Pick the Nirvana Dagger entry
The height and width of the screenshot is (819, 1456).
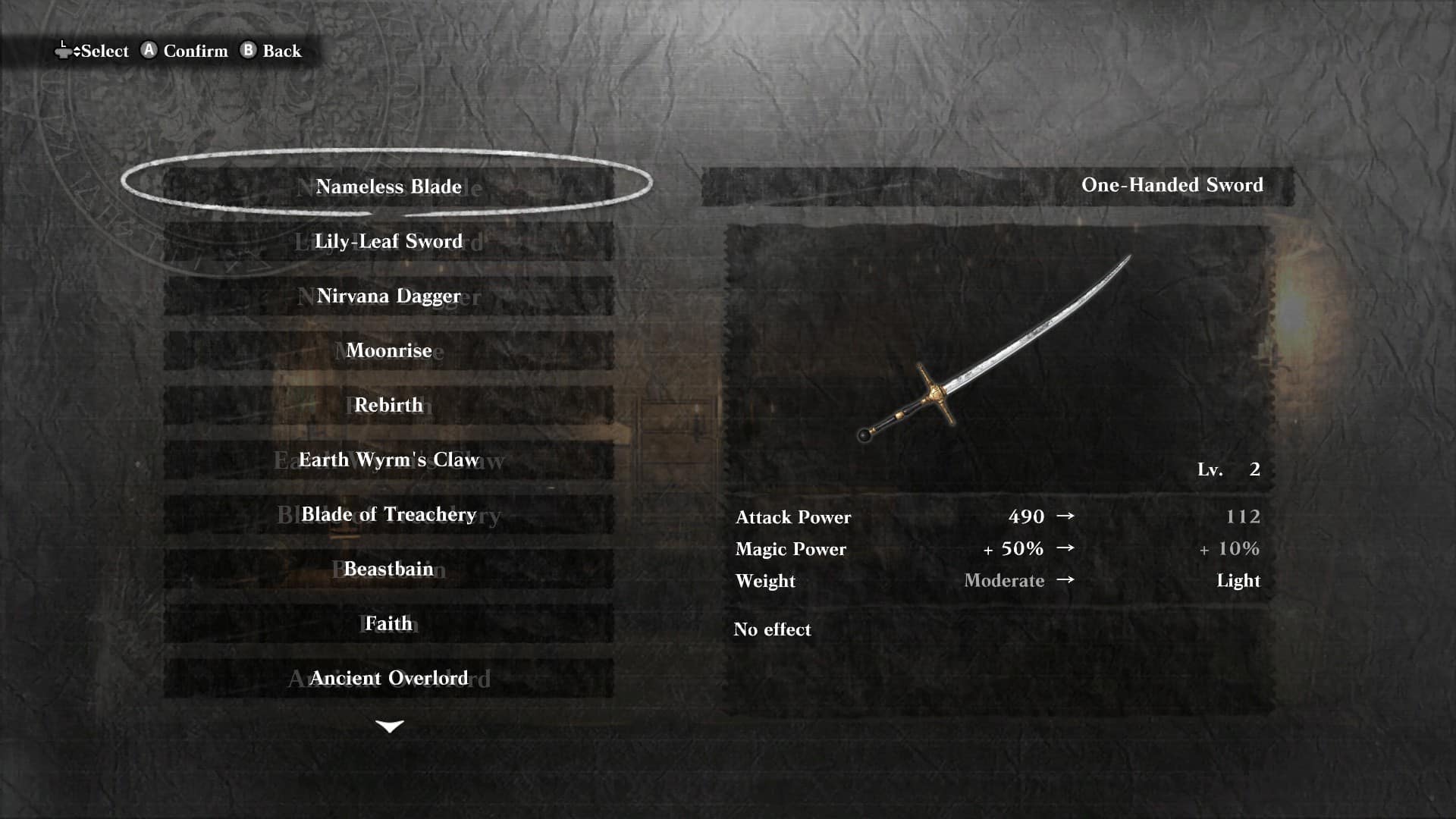tap(388, 296)
